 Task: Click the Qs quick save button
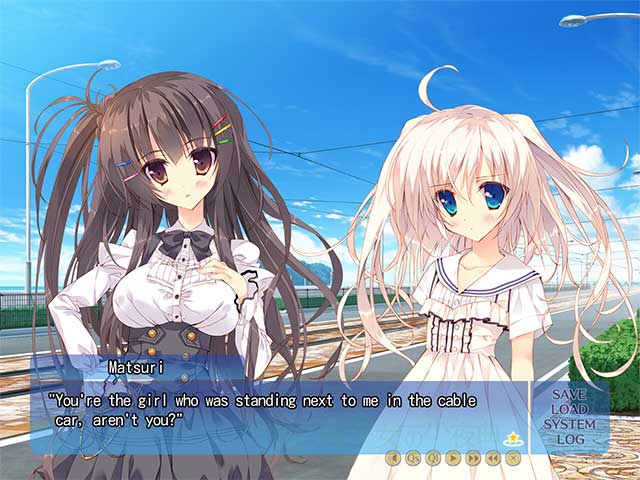413,458
